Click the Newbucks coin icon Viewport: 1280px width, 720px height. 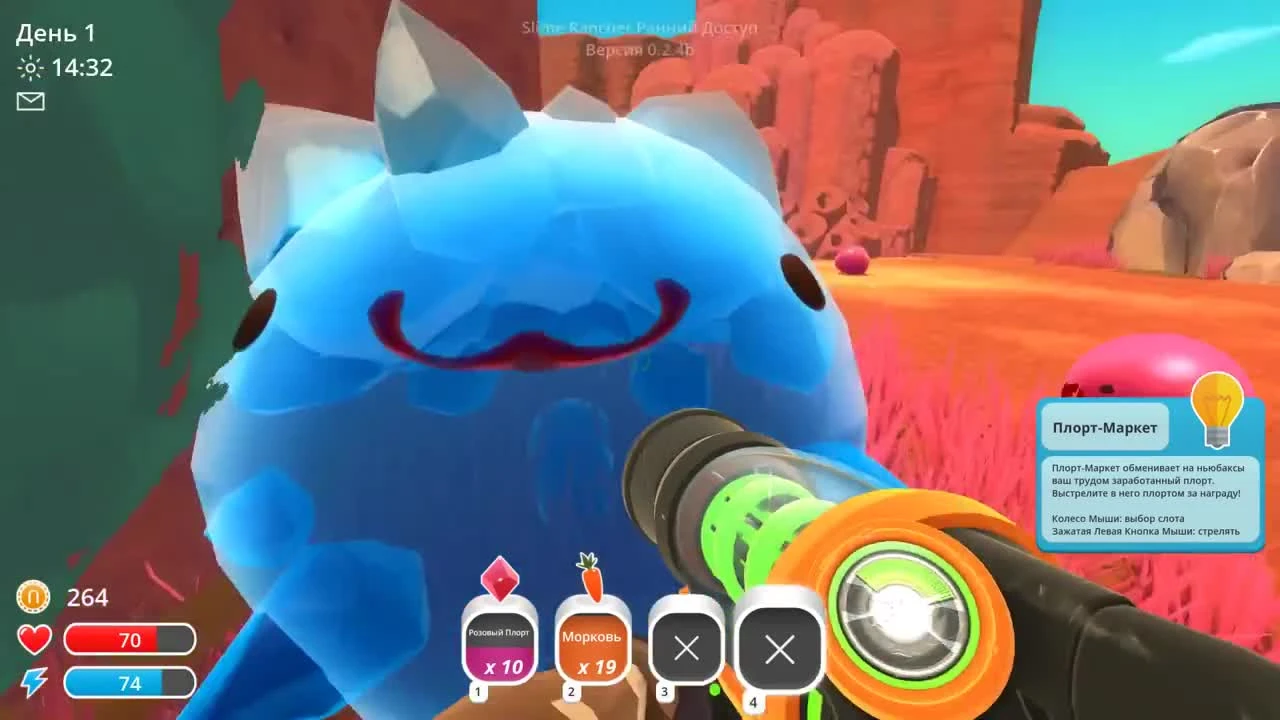pos(31,598)
